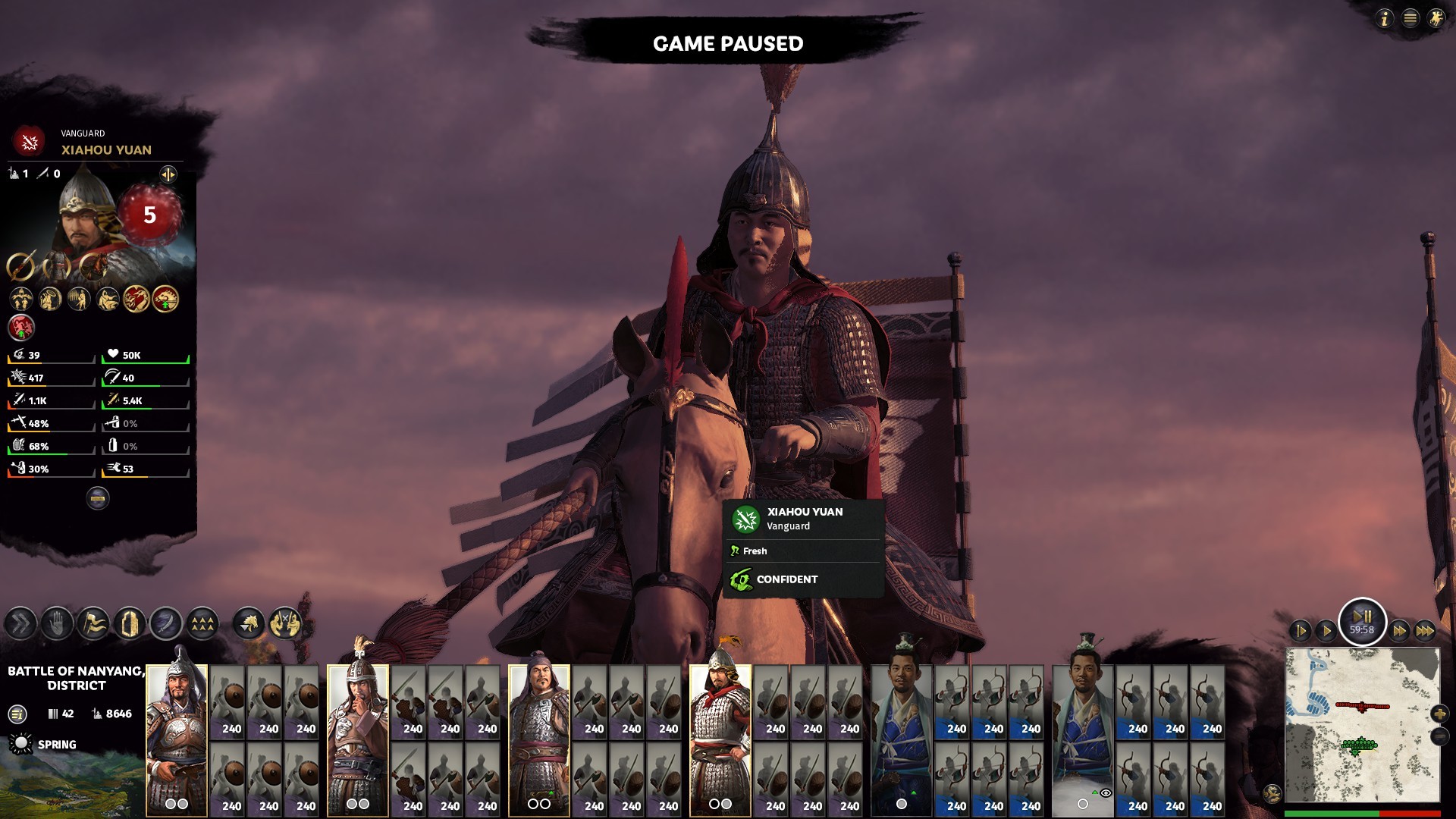This screenshot has width=1456, height=819.
Task: Click the halt open-hand order button
Action: click(57, 624)
